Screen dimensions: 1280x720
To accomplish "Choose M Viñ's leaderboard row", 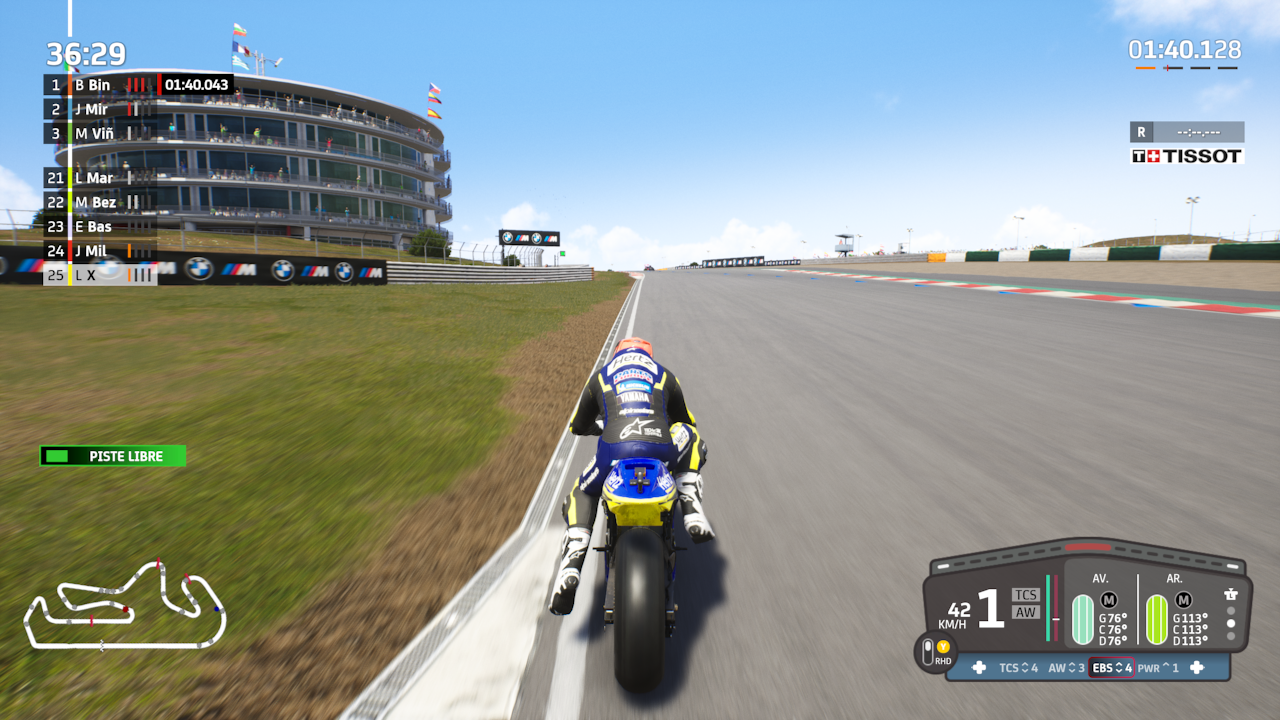I will [100, 133].
